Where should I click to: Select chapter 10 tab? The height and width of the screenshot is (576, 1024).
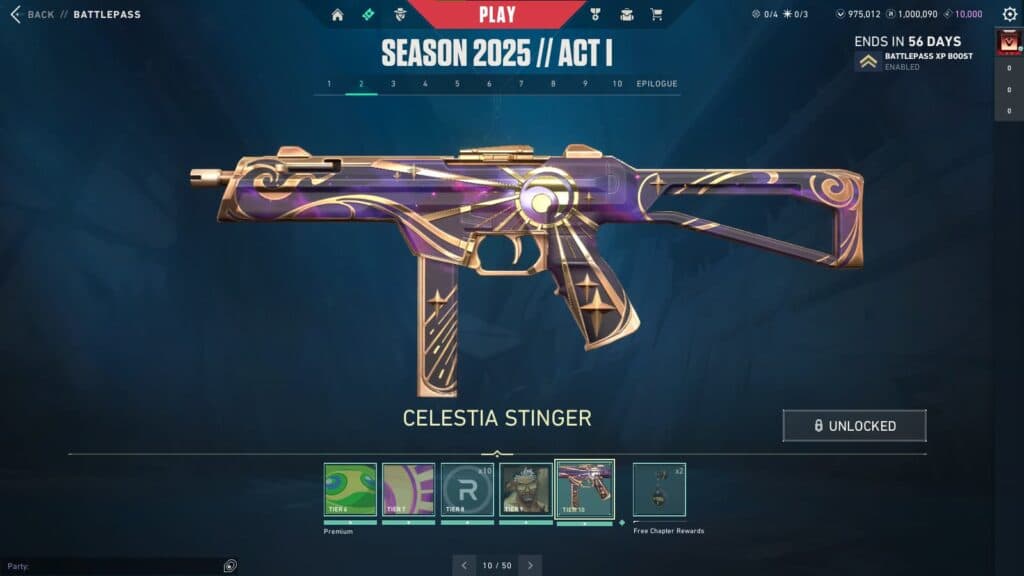(x=617, y=84)
